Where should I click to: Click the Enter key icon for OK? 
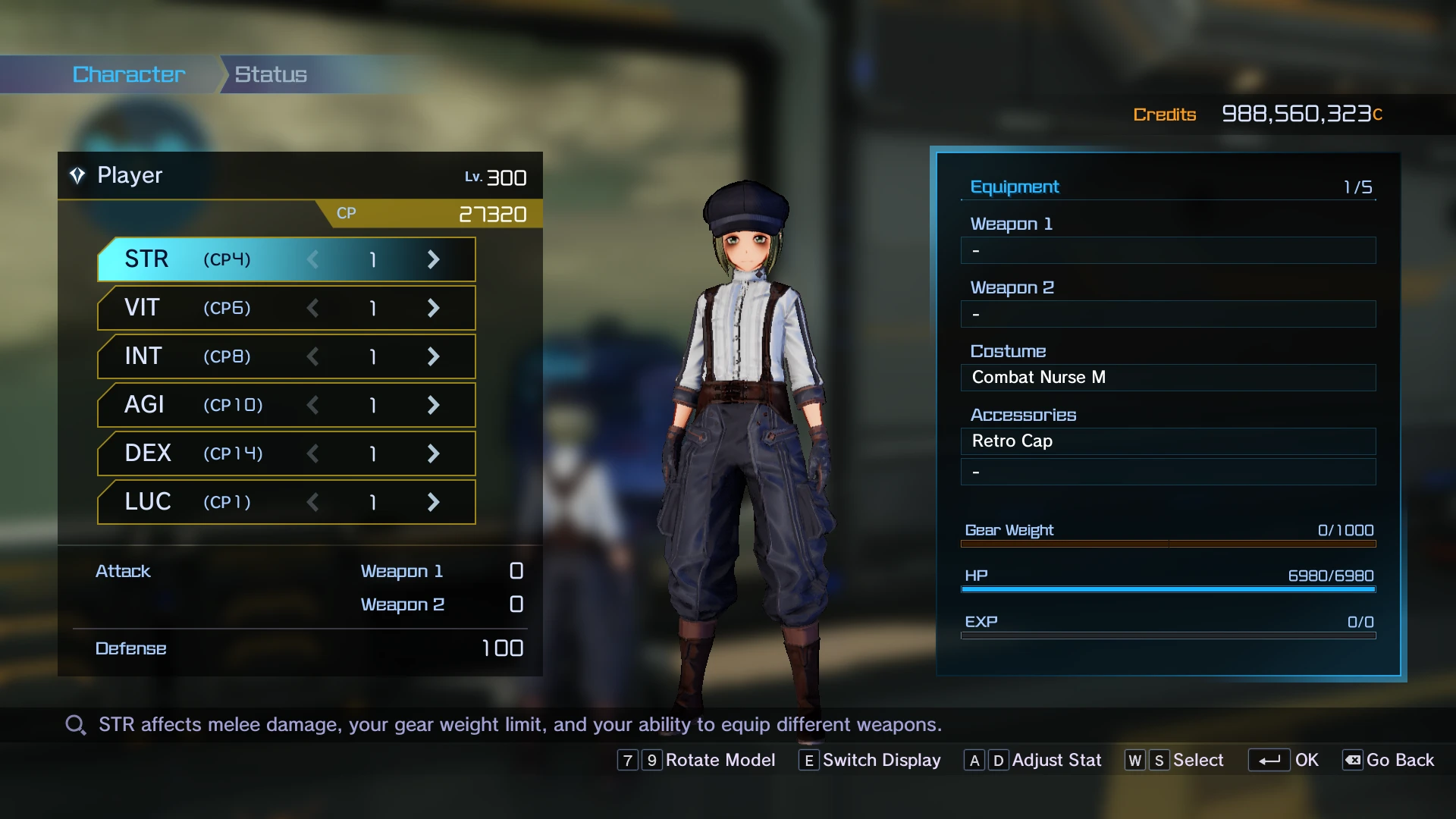(x=1271, y=760)
